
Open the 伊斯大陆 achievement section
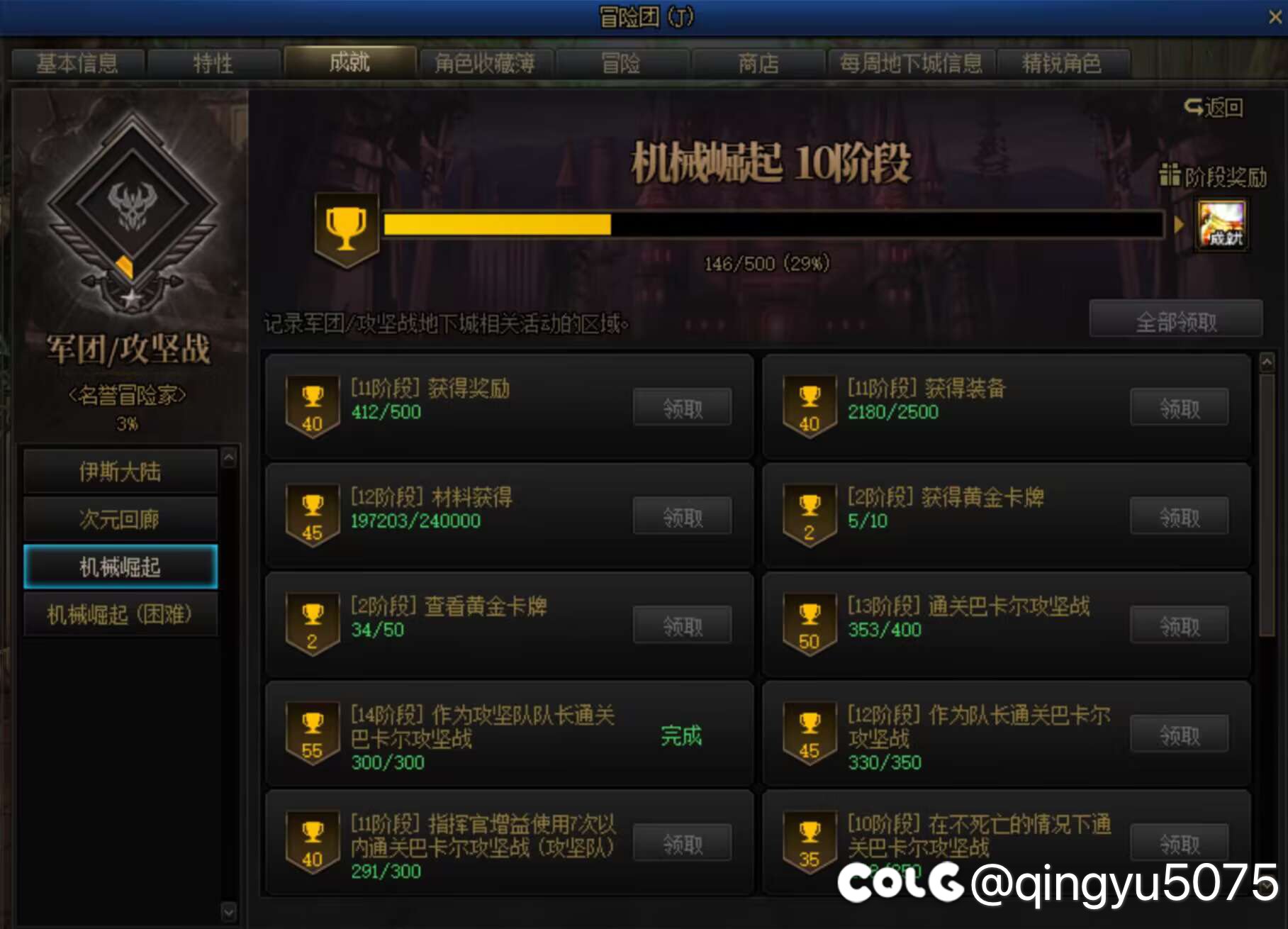pyautogui.click(x=121, y=472)
